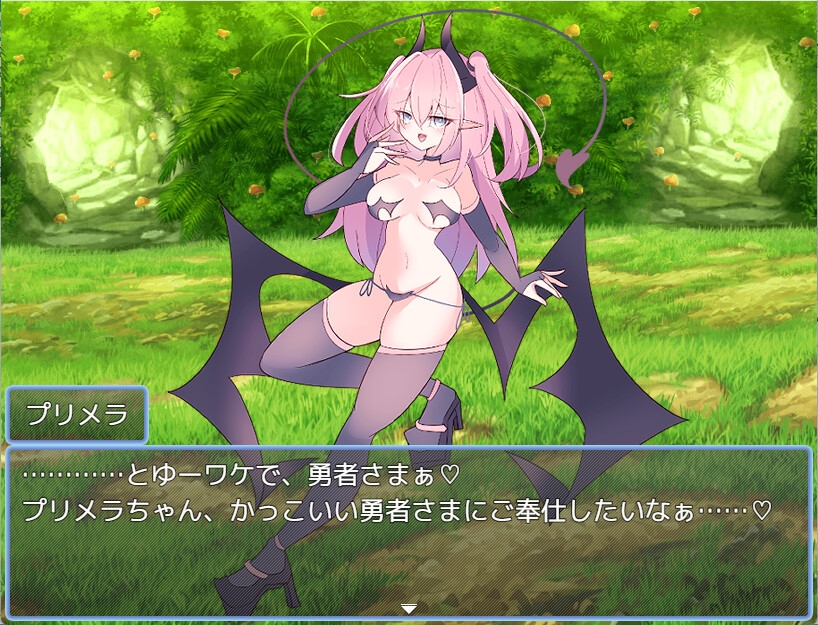Image resolution: width=818 pixels, height=625 pixels.
Task: Click the dialogue message box to continue
Action: coord(408,530)
